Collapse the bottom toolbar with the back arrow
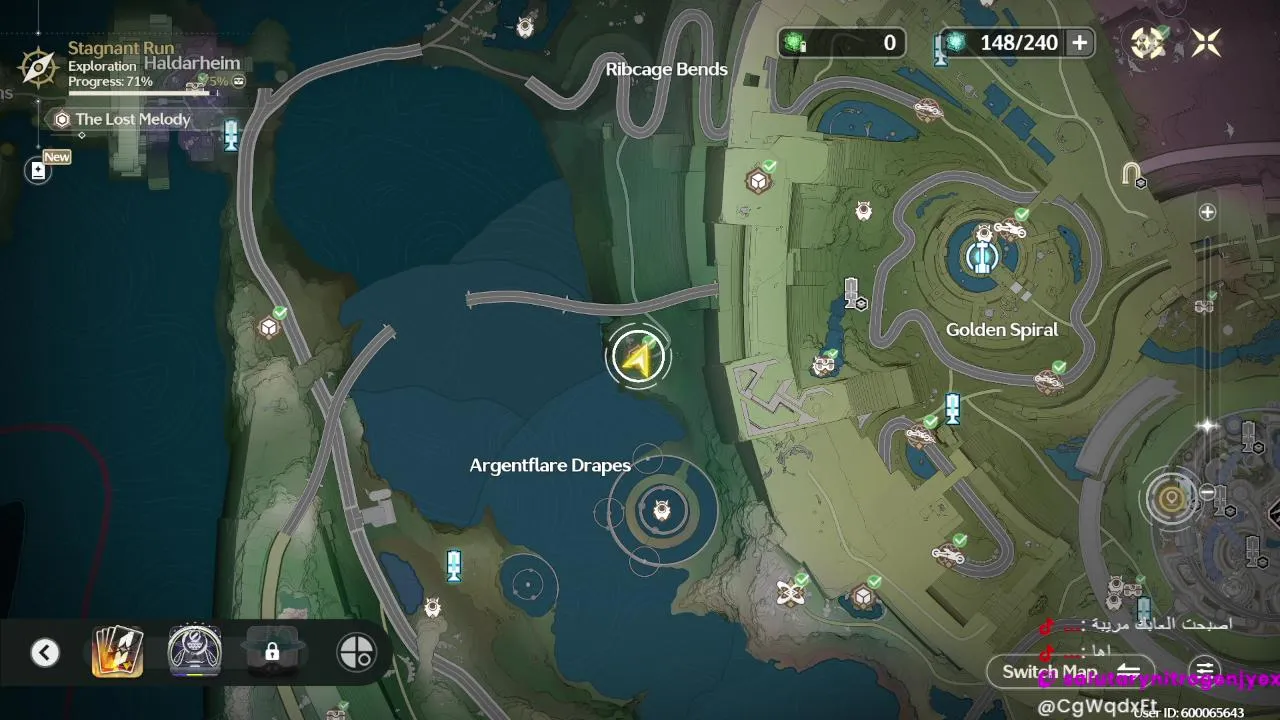 (44, 653)
